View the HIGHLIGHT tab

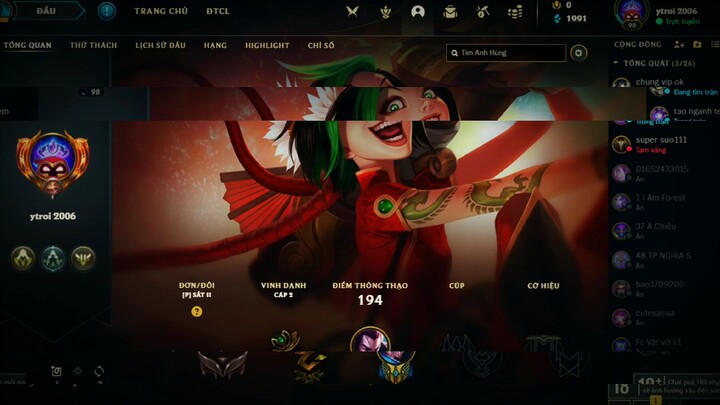[267, 46]
